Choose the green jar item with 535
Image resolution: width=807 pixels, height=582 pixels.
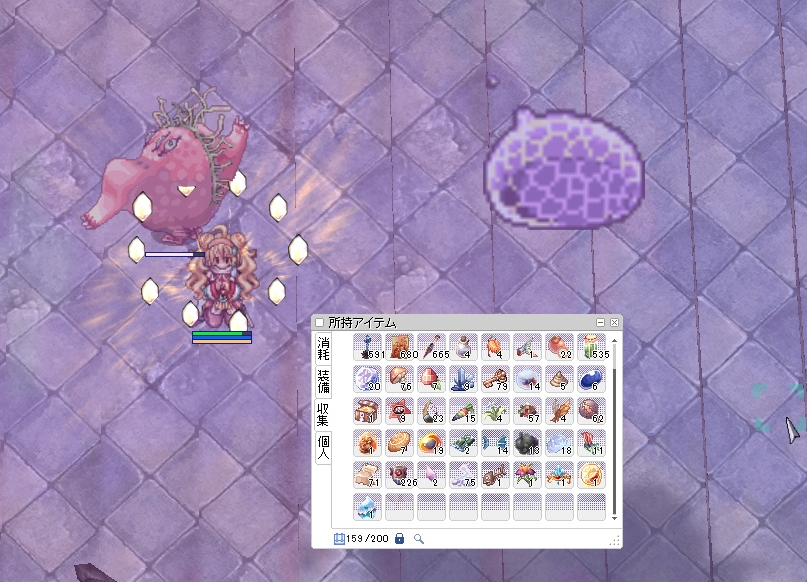591,347
